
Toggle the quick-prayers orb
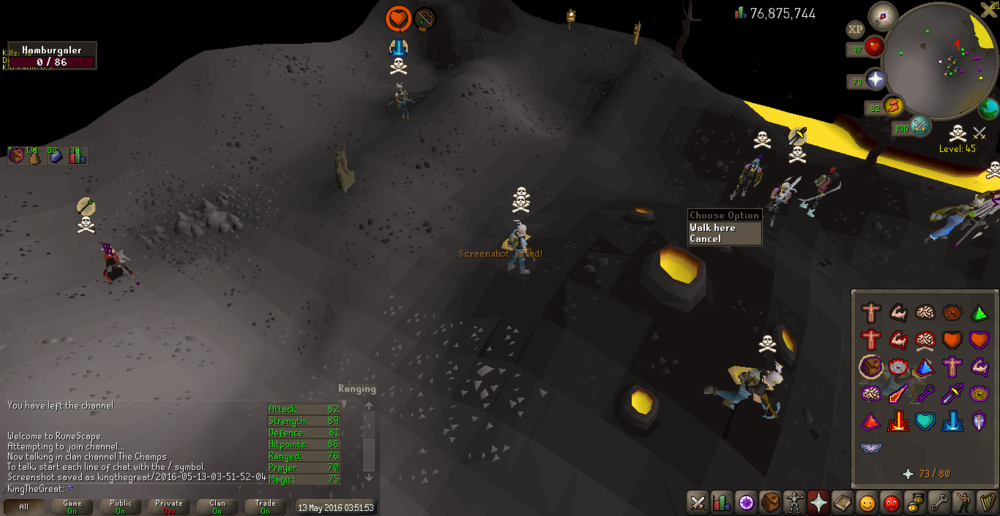[x=876, y=80]
